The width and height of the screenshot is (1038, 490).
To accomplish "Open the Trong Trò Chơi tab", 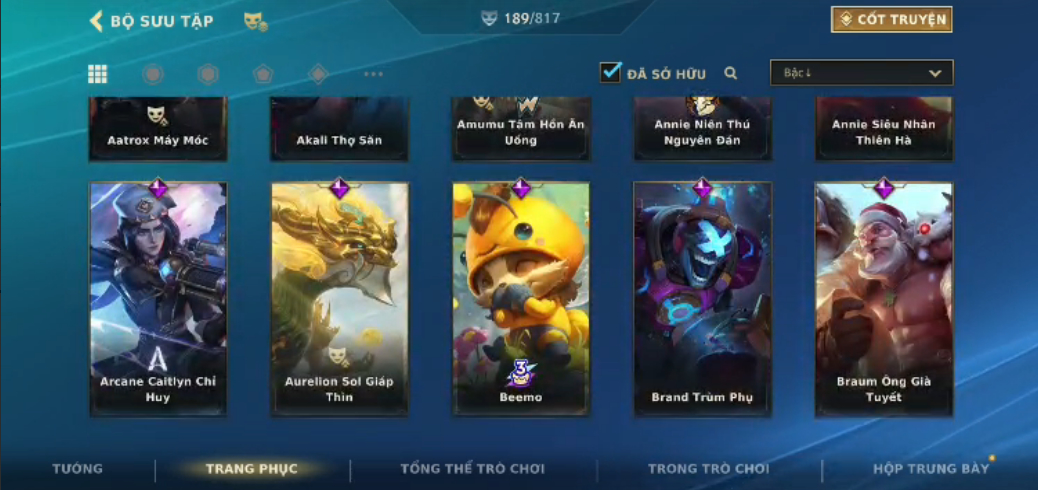I will pos(709,469).
